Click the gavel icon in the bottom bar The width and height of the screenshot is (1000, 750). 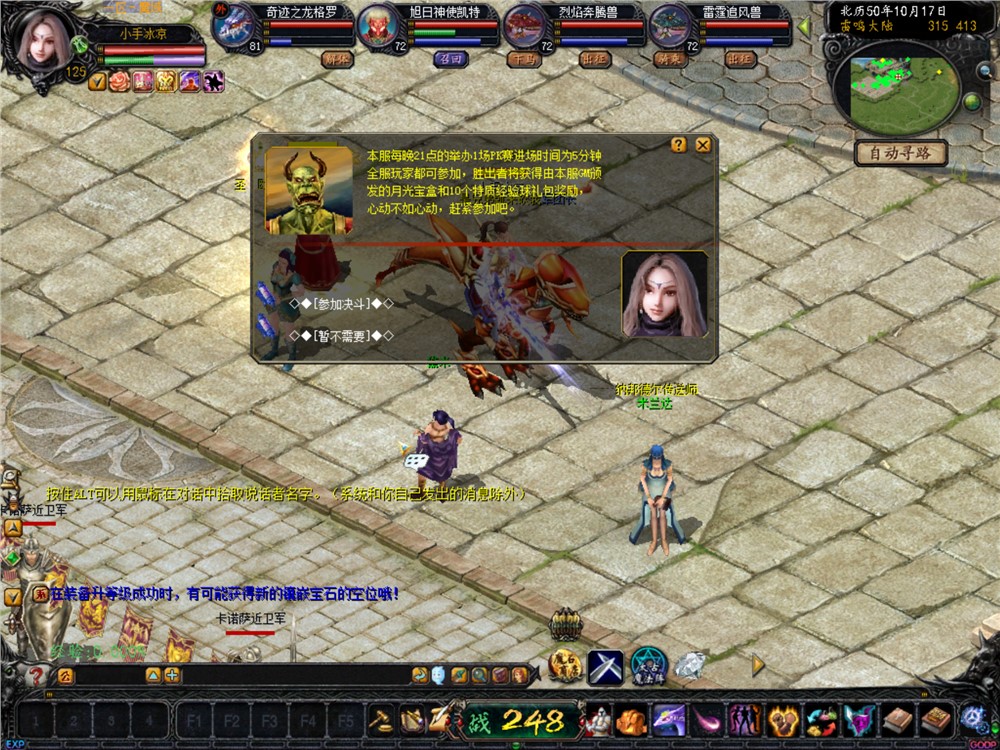click(x=381, y=718)
